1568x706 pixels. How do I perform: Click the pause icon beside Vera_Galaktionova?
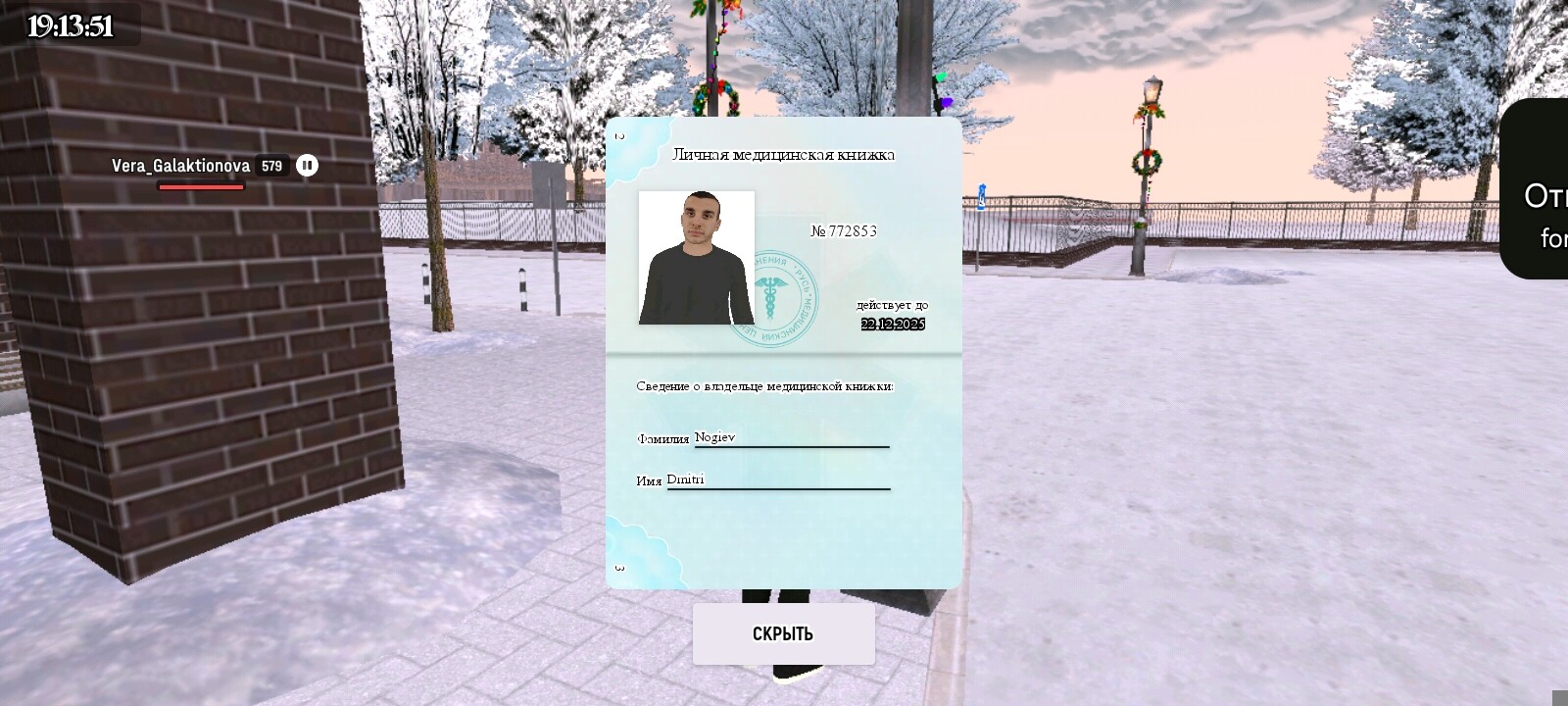pos(307,166)
